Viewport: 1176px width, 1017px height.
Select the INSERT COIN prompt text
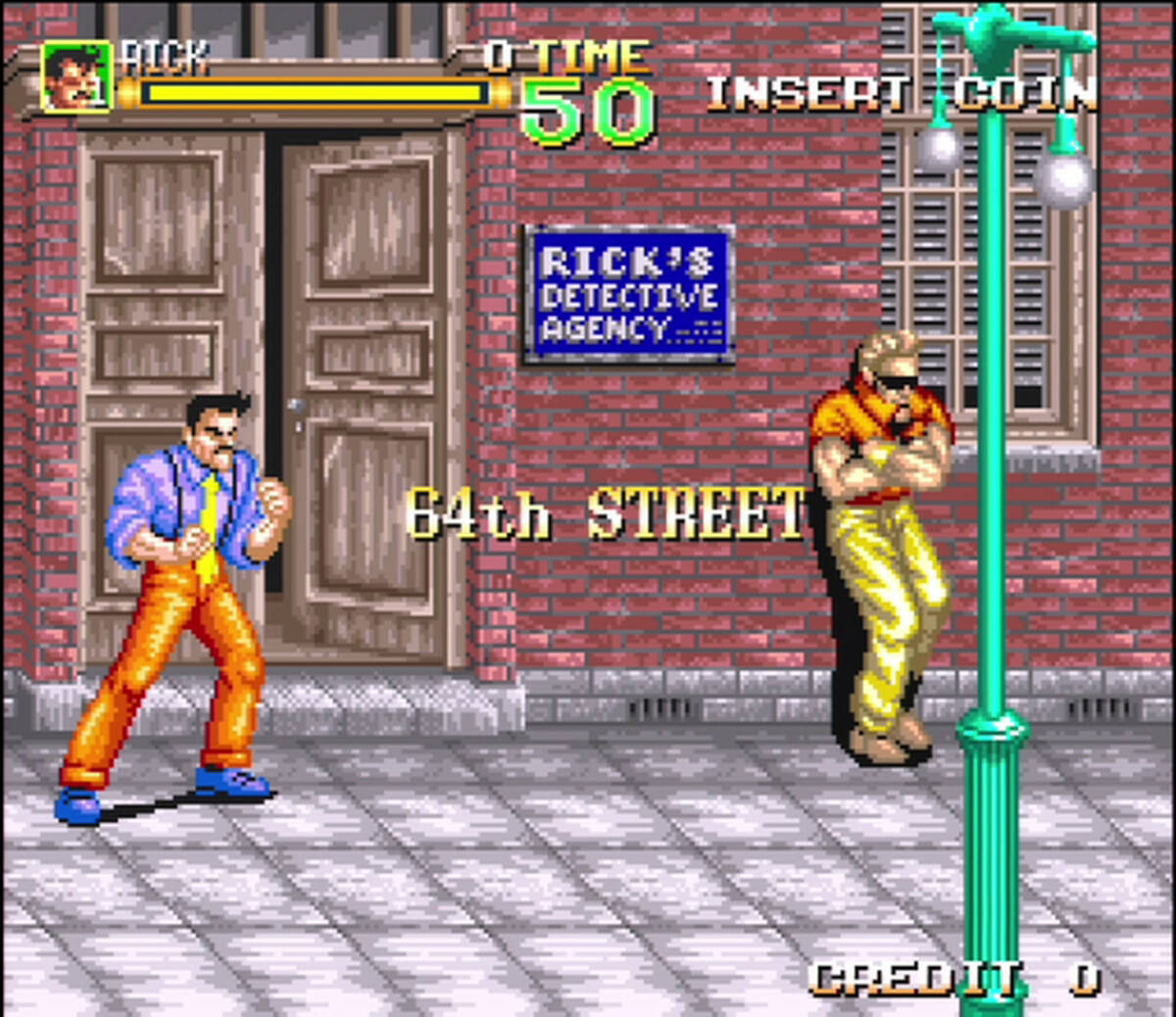pyautogui.click(x=900, y=93)
